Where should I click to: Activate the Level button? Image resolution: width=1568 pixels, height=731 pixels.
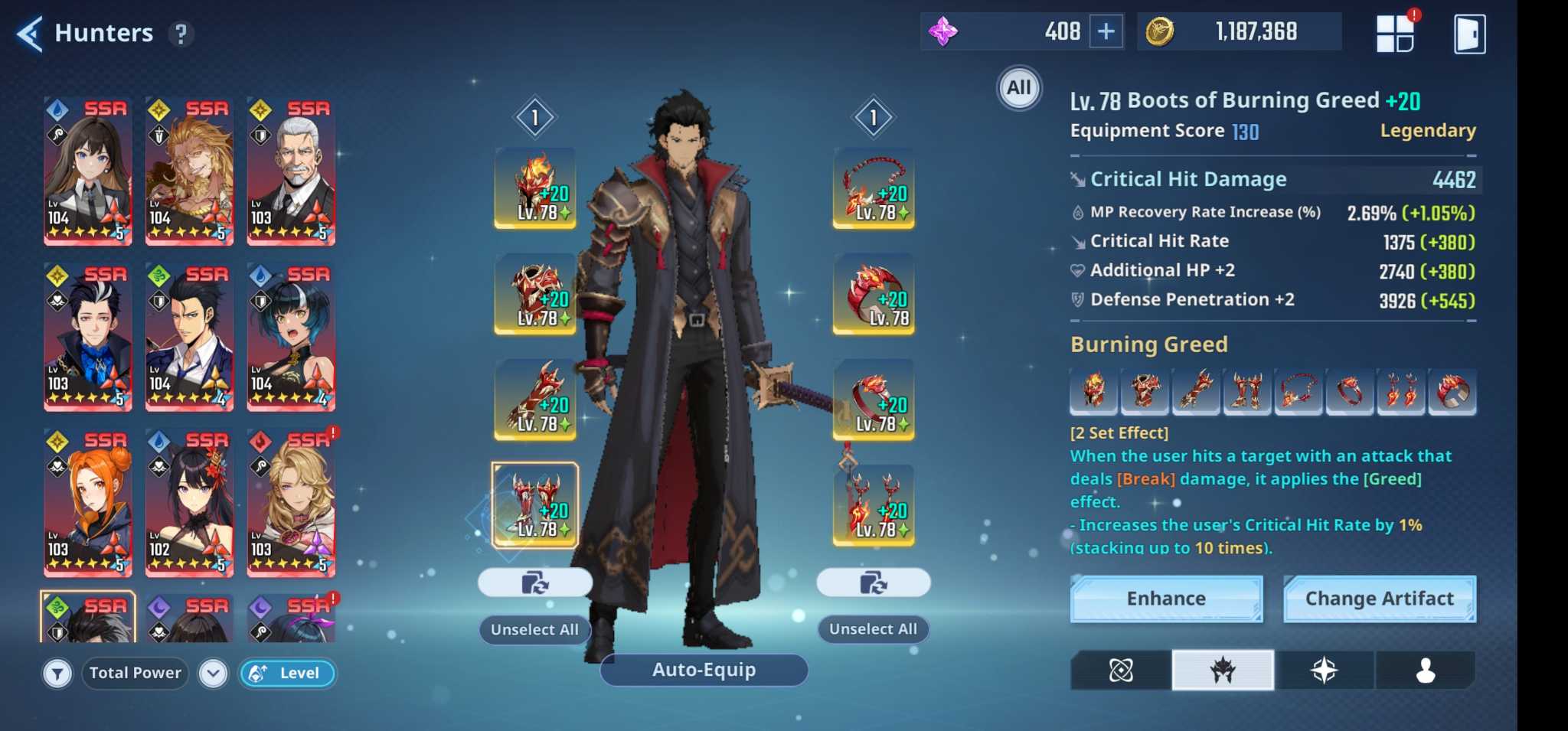288,674
